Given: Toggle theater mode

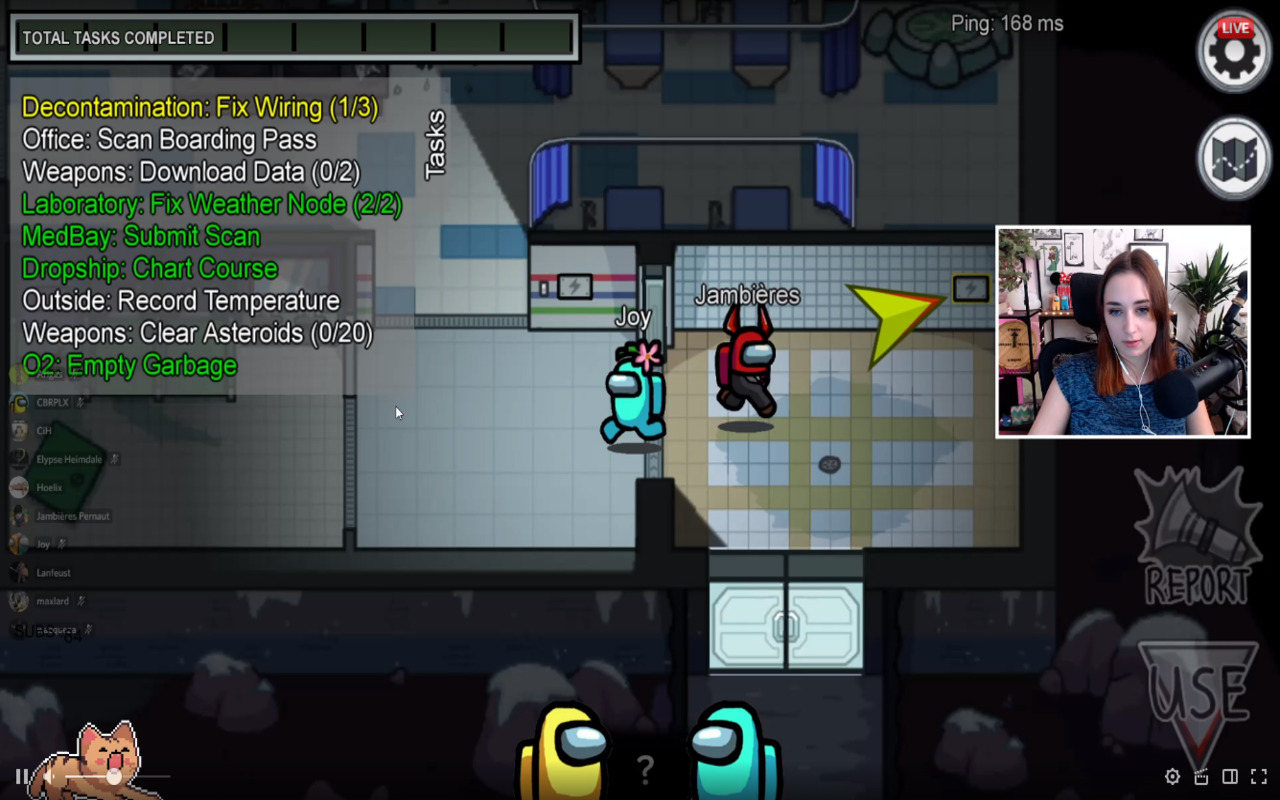Looking at the screenshot, I should pos(1230,776).
